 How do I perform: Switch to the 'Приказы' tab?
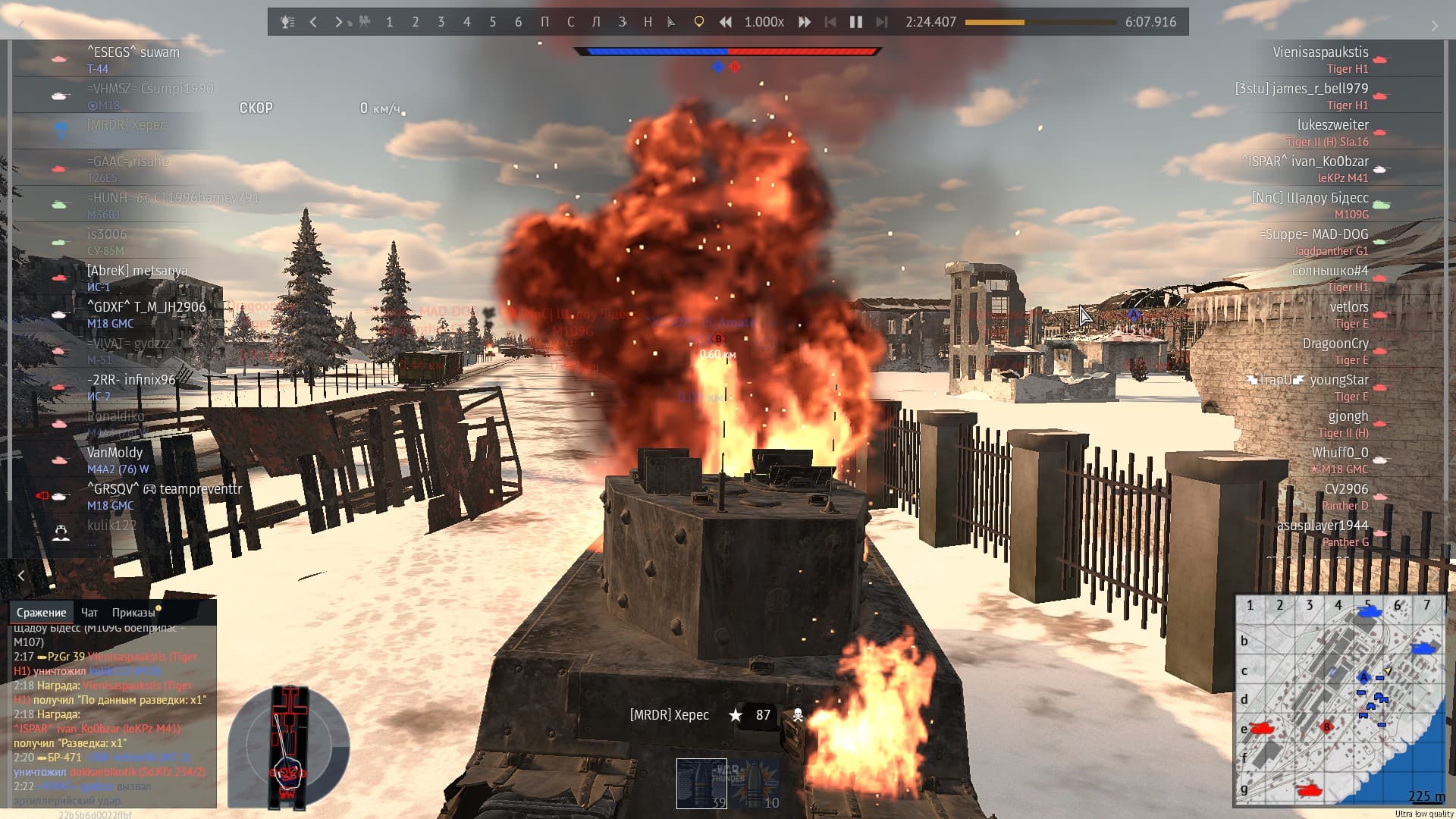pyautogui.click(x=133, y=612)
